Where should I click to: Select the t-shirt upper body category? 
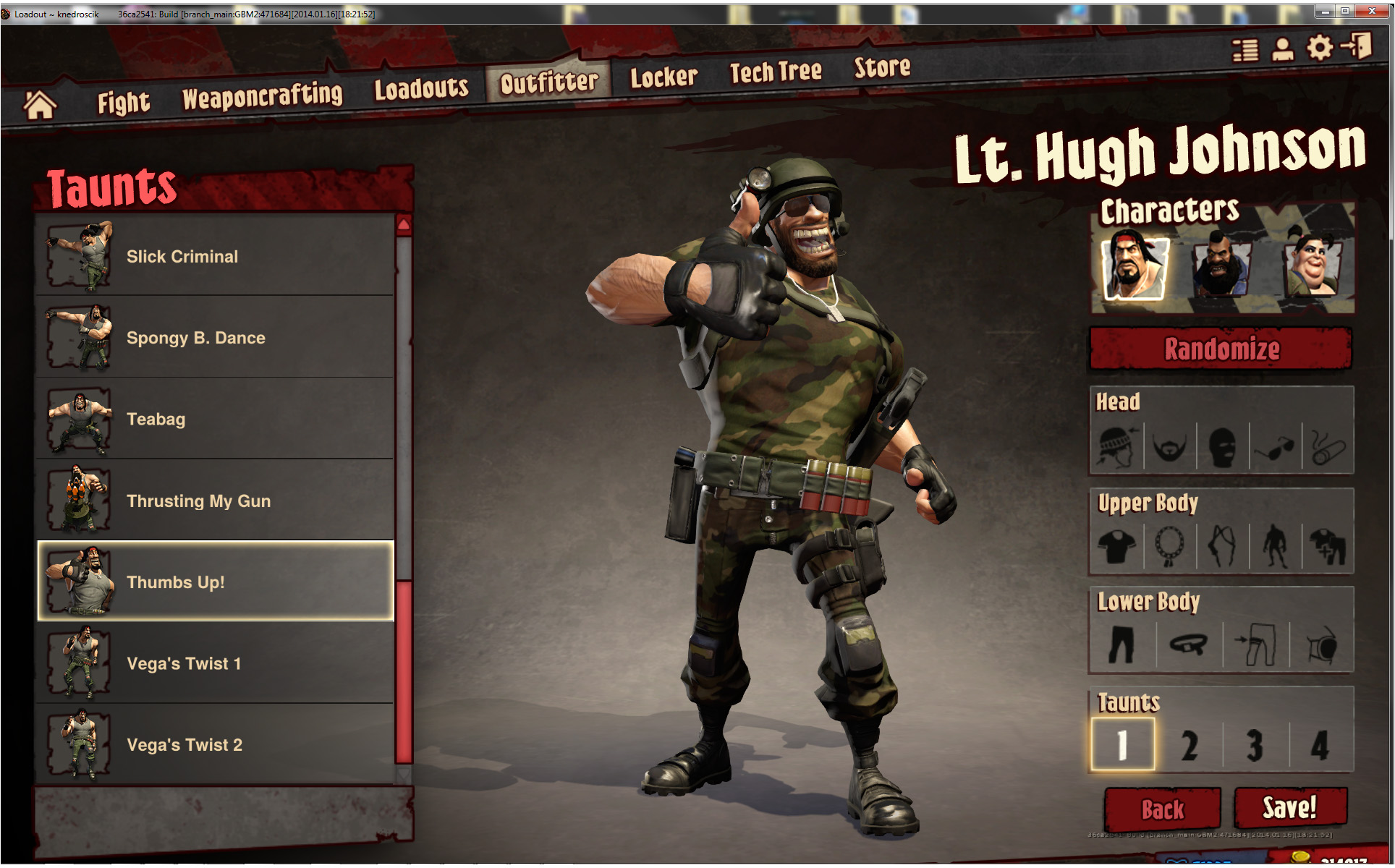(x=1116, y=546)
